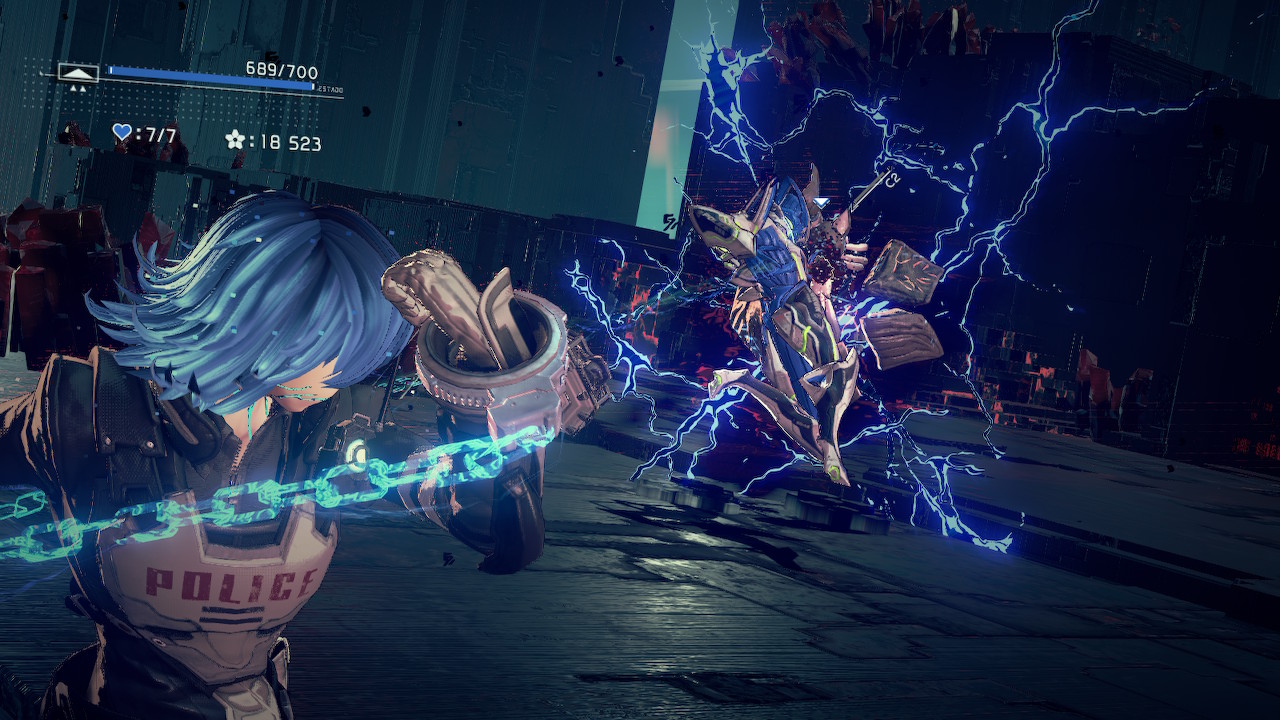Screen dimensions: 1280x720
Task: Click the white arrow icon beside the health bar
Action: click(x=78, y=72)
